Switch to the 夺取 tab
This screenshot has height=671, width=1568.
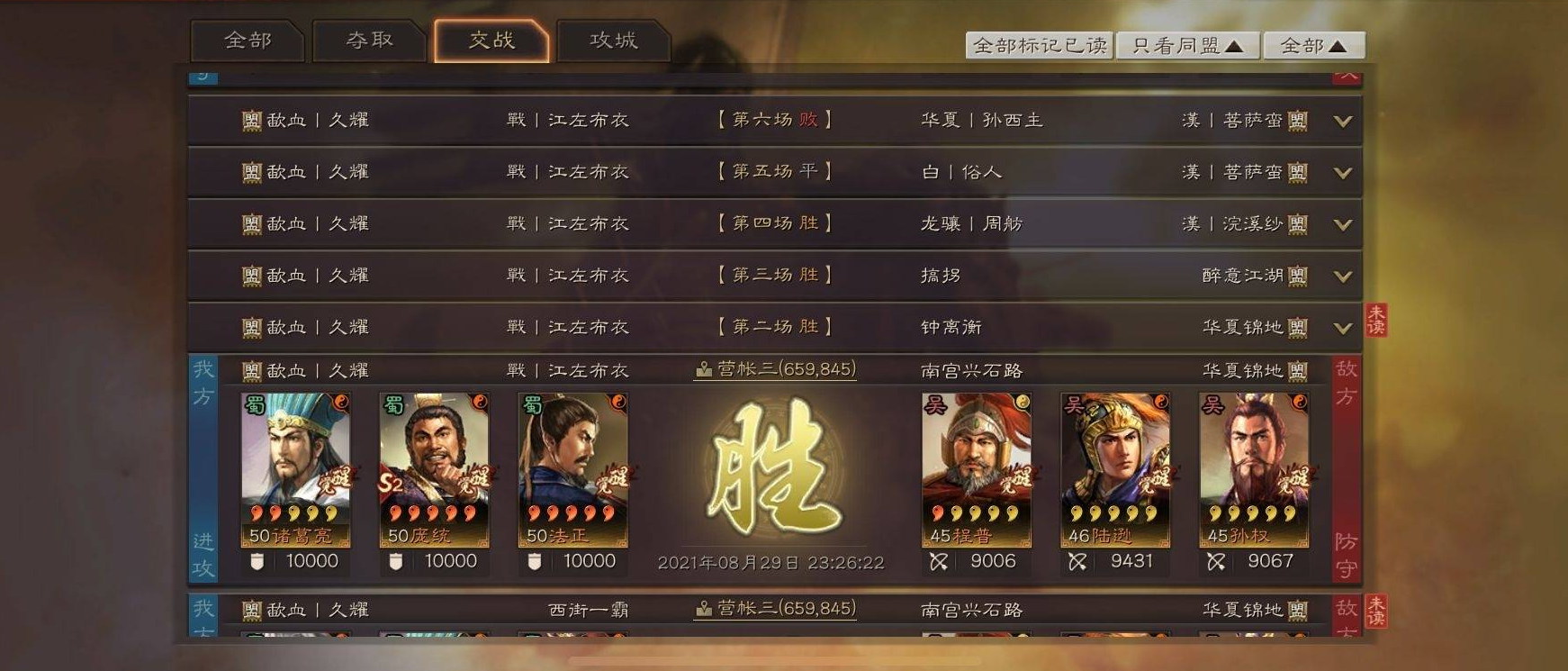(370, 40)
